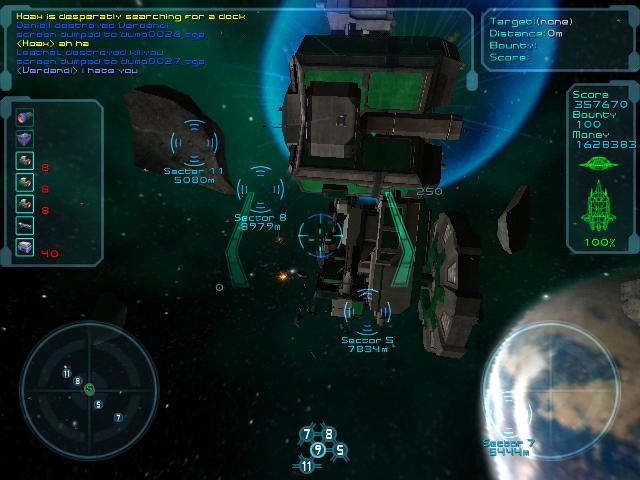The image size is (640, 480).
Task: Choose hexagon 11 on the sector selector
Action: tap(306, 465)
